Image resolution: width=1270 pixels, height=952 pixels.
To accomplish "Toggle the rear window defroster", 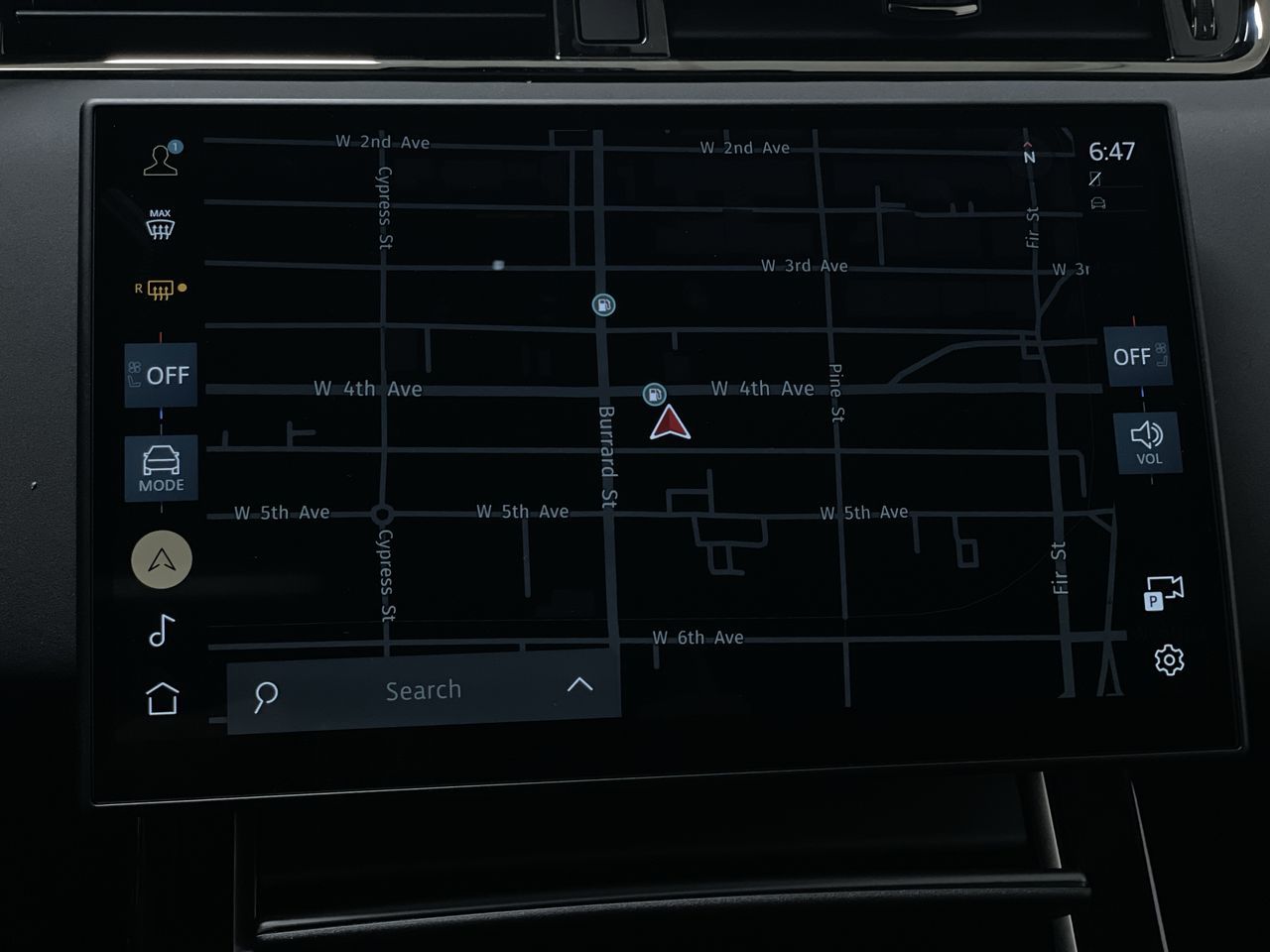I will pos(160,290).
